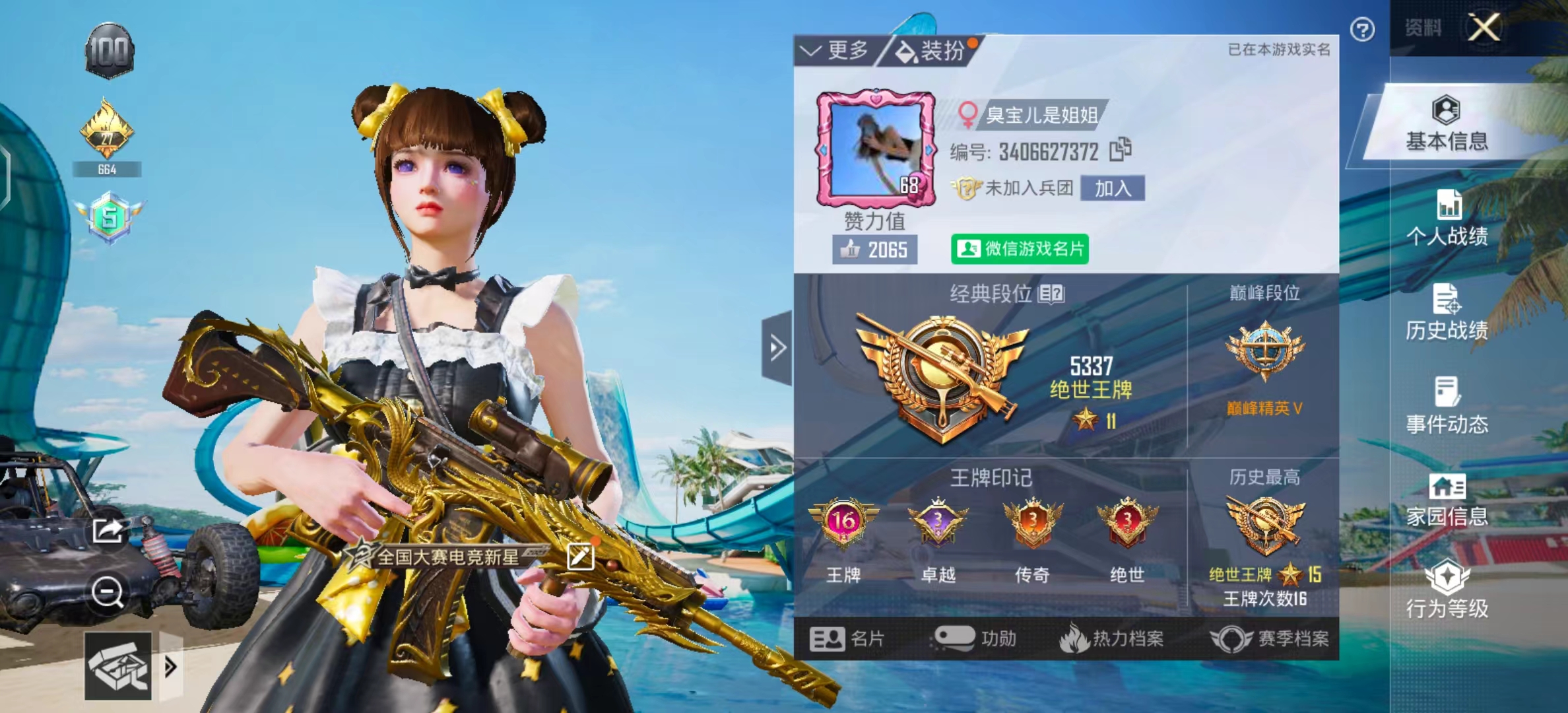View the 行为等级 tab
The image size is (1568, 713).
pyautogui.click(x=1447, y=590)
